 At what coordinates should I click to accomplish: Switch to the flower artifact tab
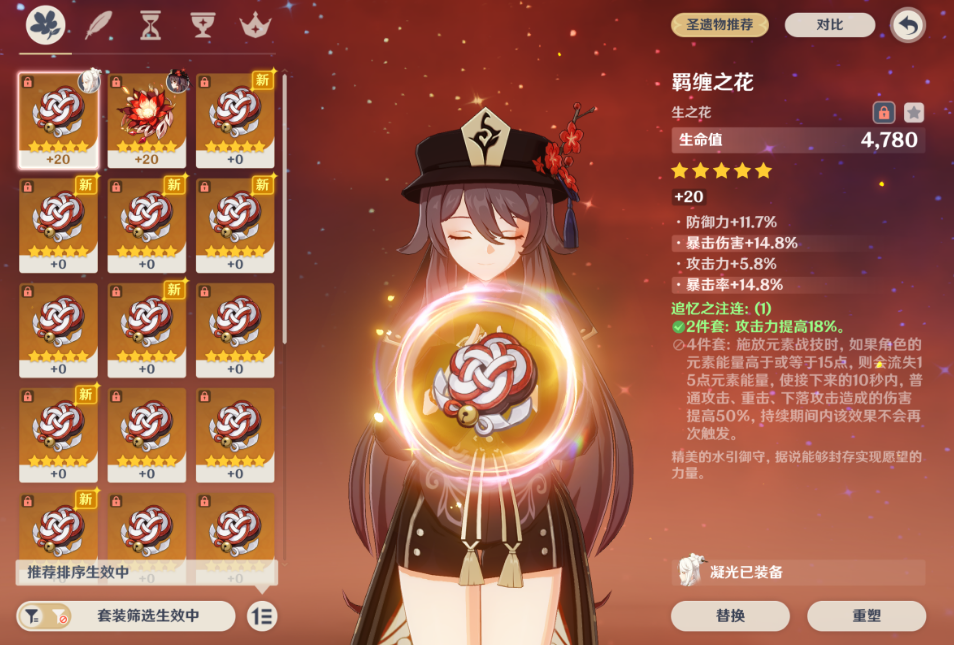45,24
